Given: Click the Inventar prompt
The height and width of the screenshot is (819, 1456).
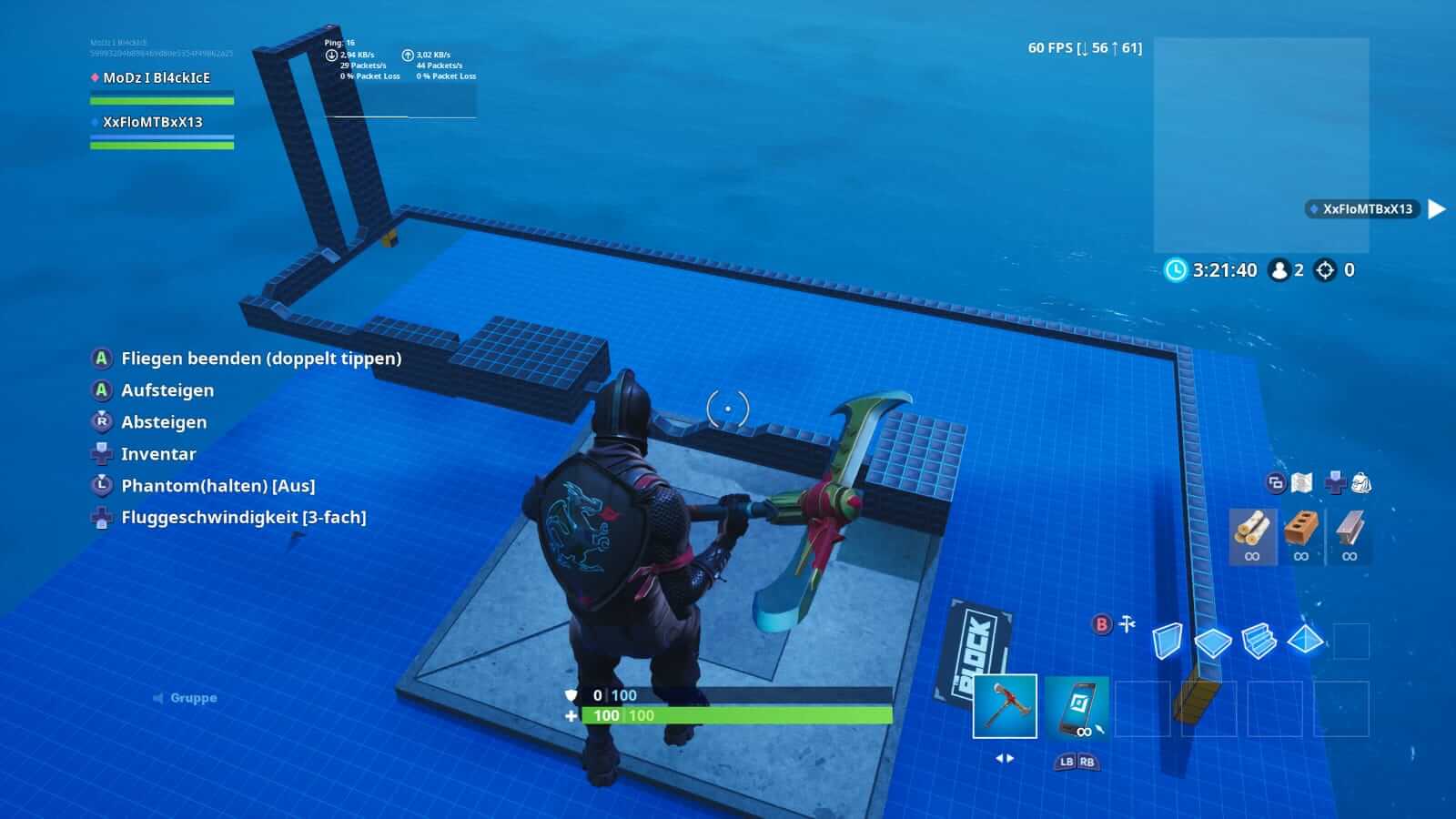Looking at the screenshot, I should point(159,453).
